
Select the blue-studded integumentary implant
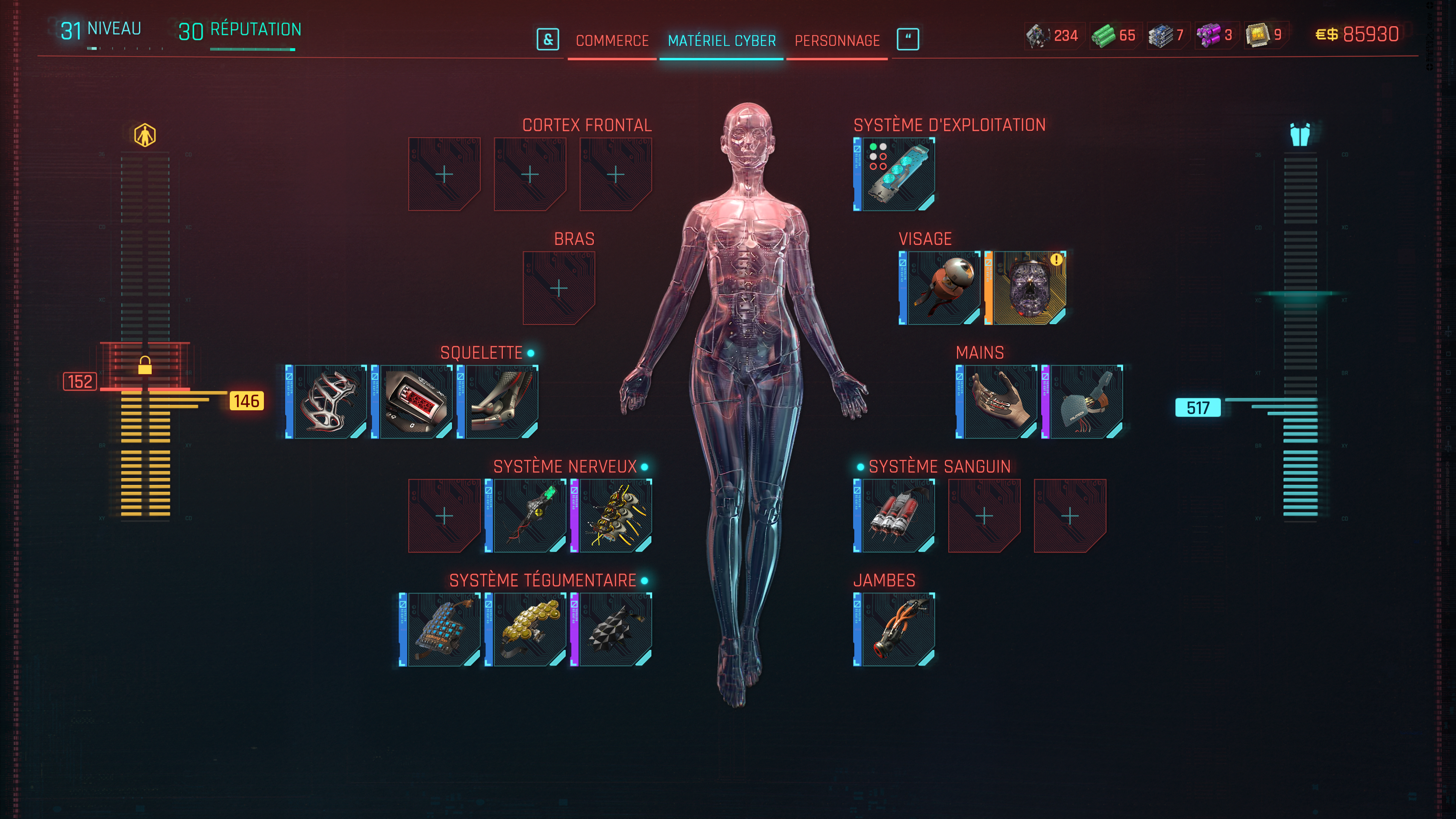[440, 630]
